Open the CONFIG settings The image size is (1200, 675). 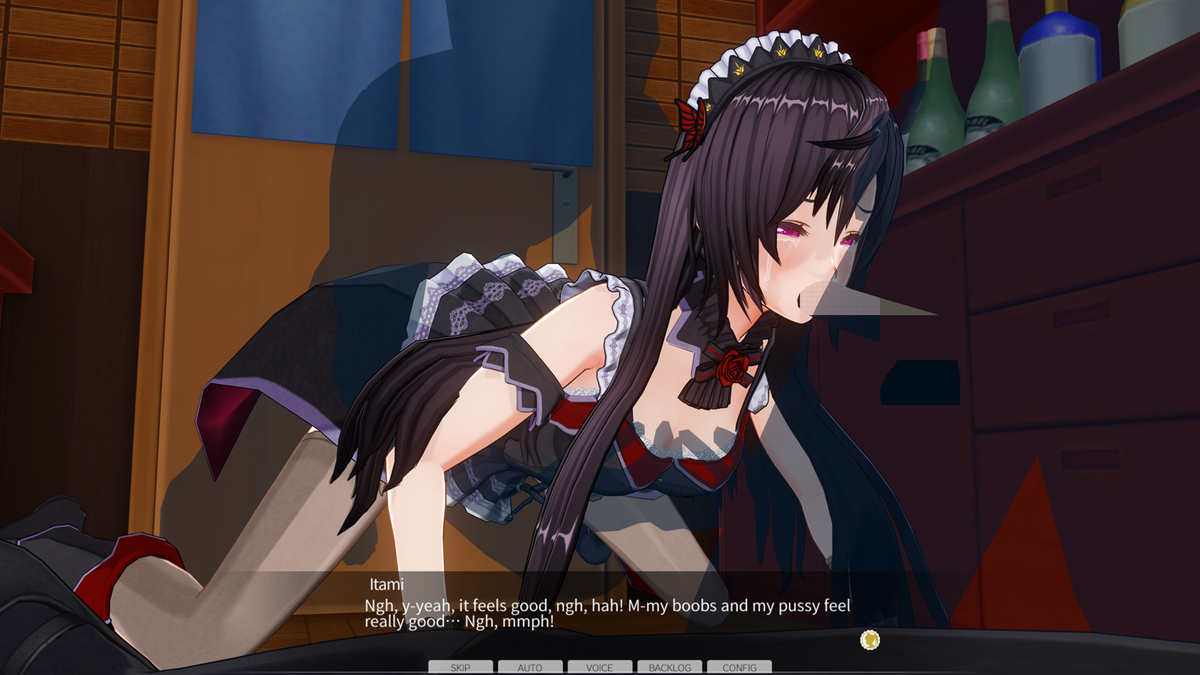pyautogui.click(x=739, y=667)
